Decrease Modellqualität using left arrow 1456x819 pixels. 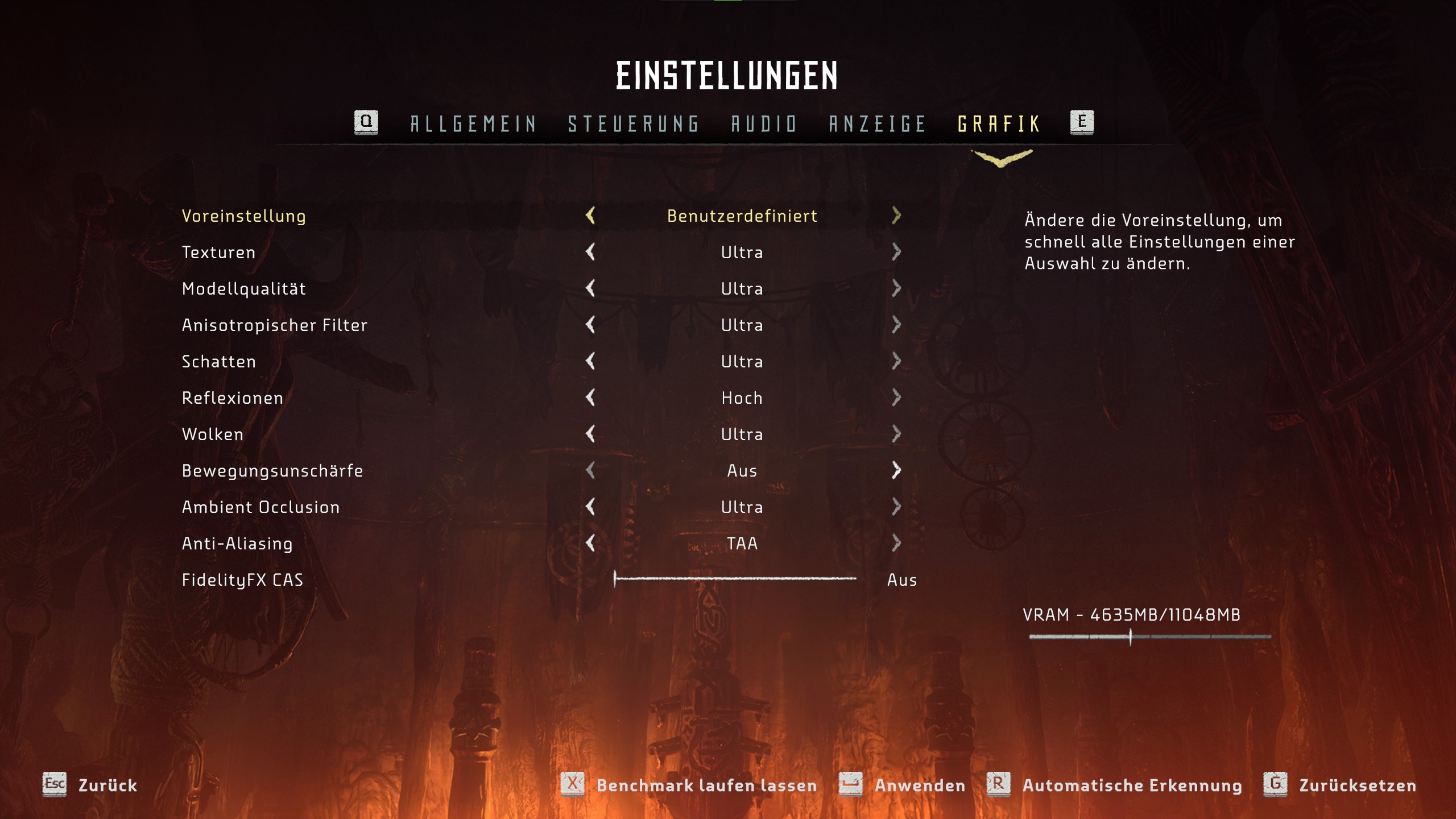point(590,288)
